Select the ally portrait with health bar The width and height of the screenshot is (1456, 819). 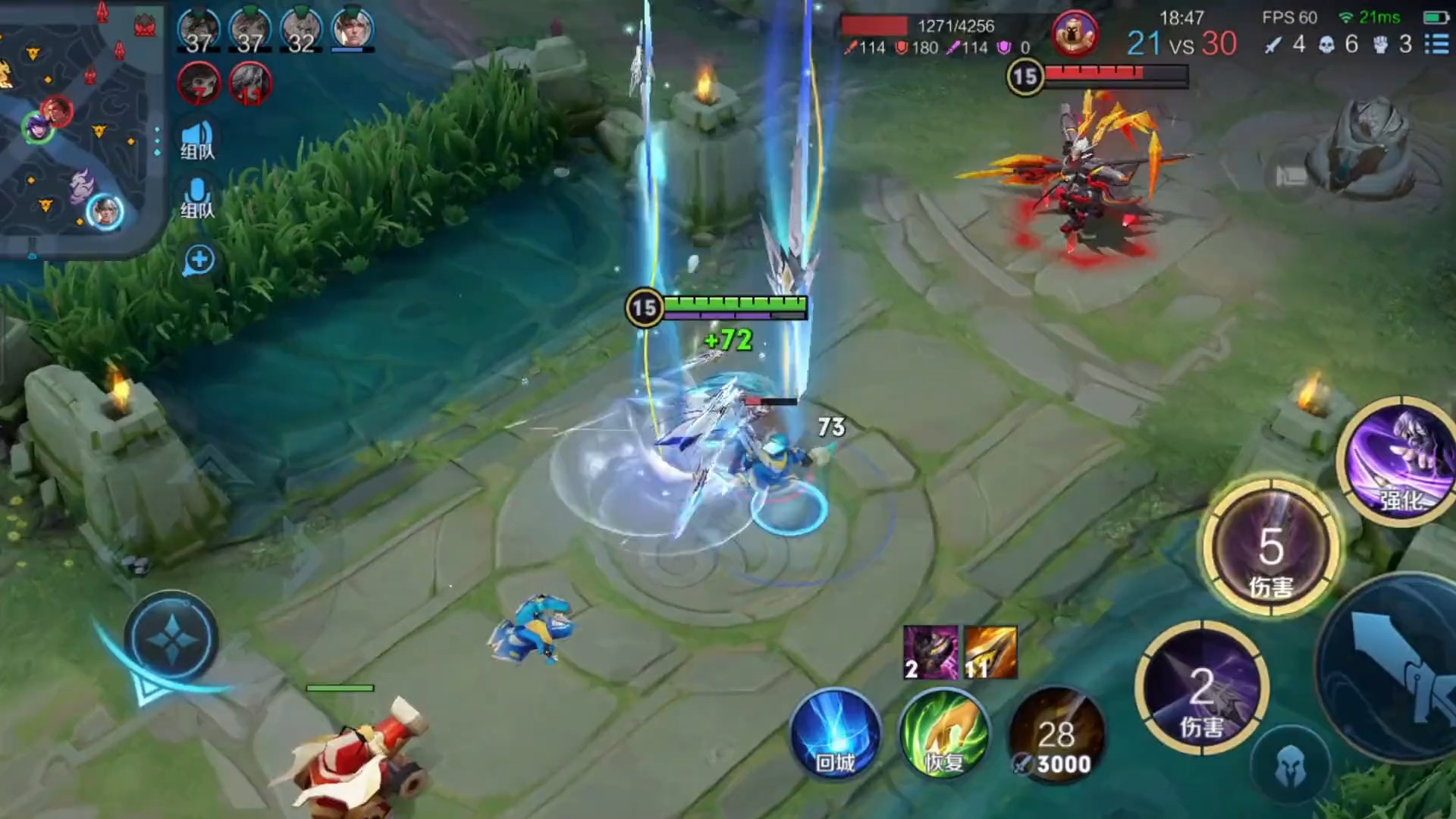(353, 30)
